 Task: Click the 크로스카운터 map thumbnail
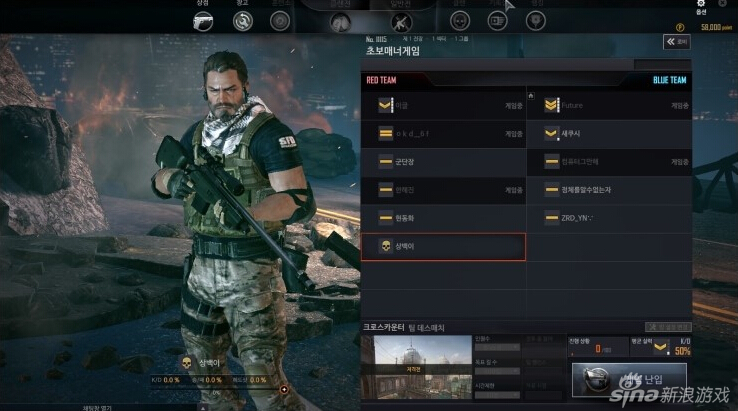tap(410, 362)
